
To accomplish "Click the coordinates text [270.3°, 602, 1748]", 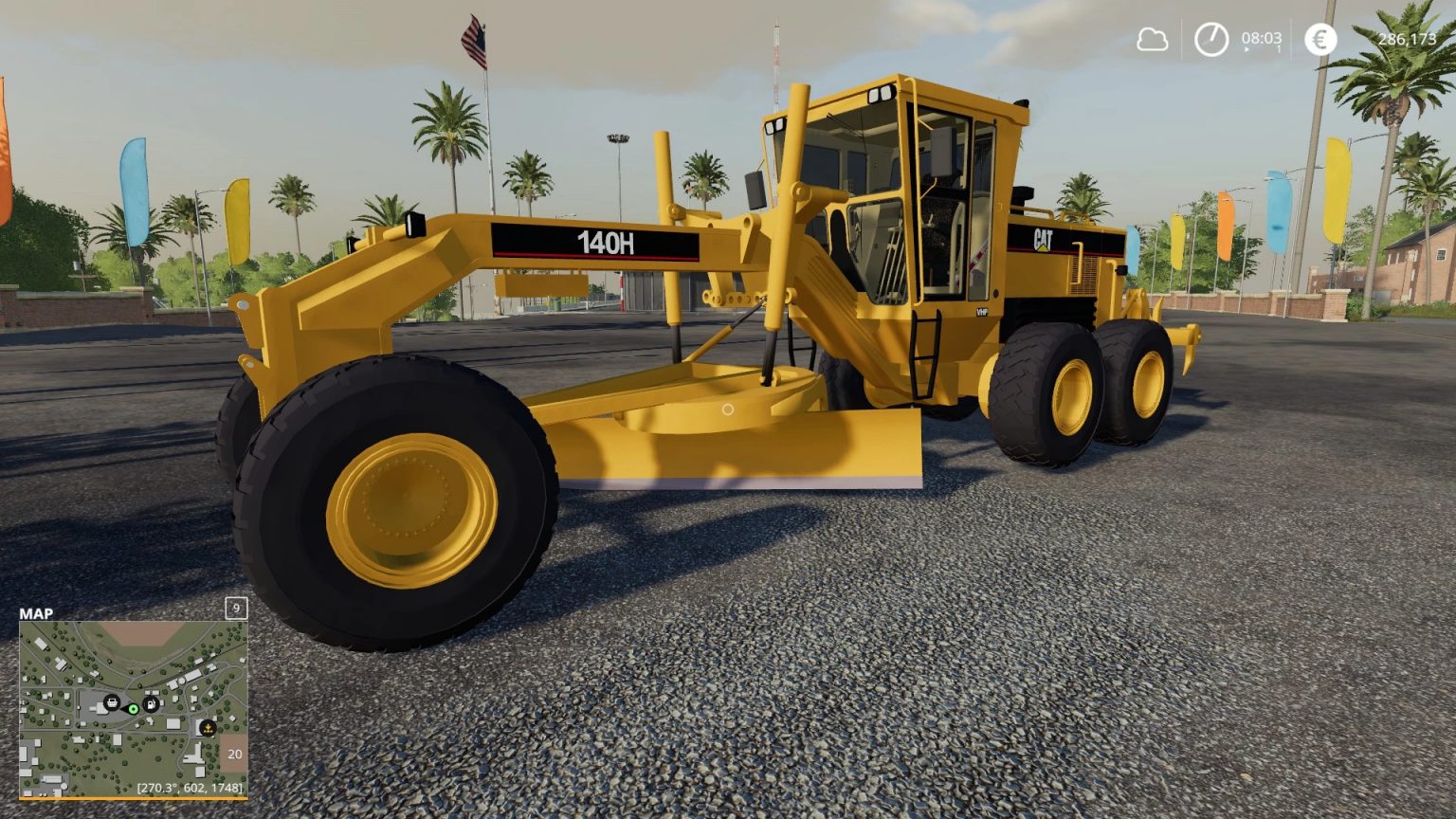I will click(x=190, y=787).
